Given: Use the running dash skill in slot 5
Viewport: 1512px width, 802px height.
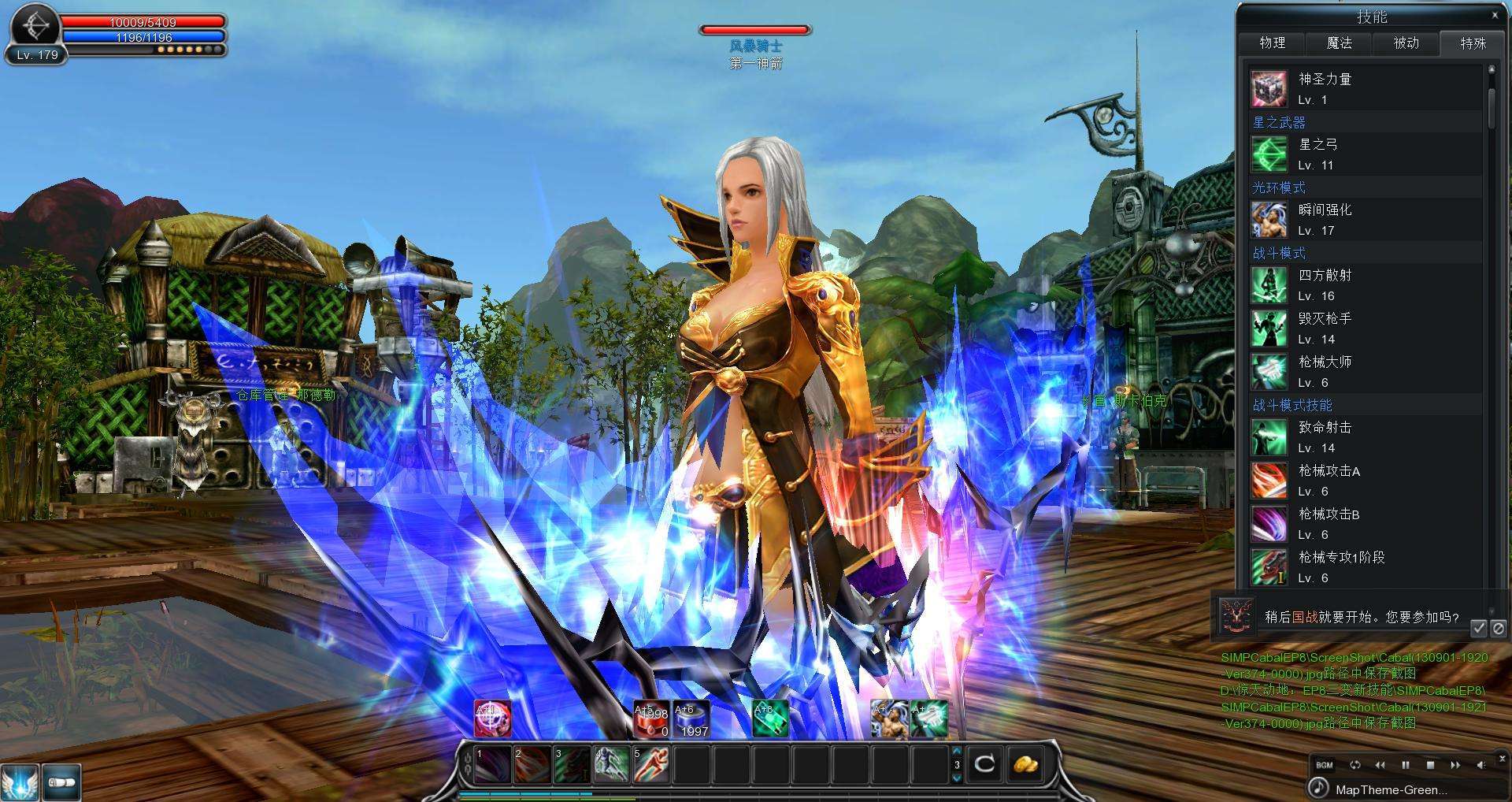Looking at the screenshot, I should pyautogui.click(x=650, y=764).
